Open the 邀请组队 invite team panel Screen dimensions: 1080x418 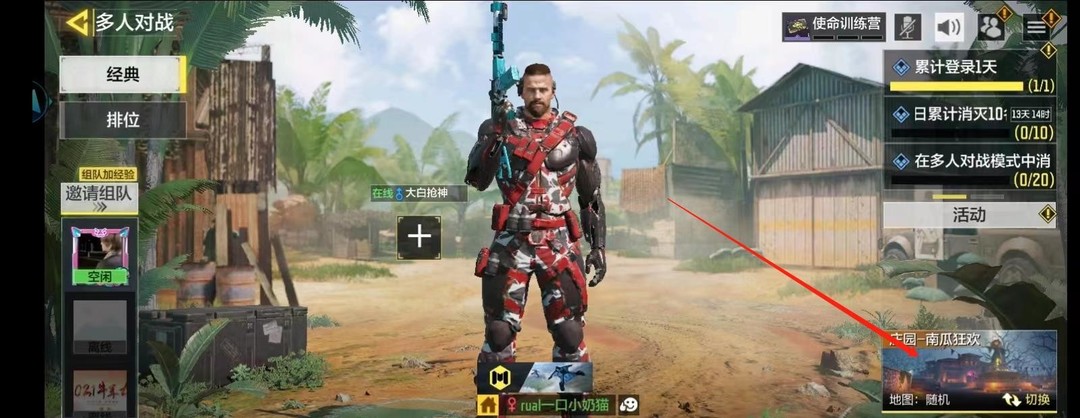point(99,196)
